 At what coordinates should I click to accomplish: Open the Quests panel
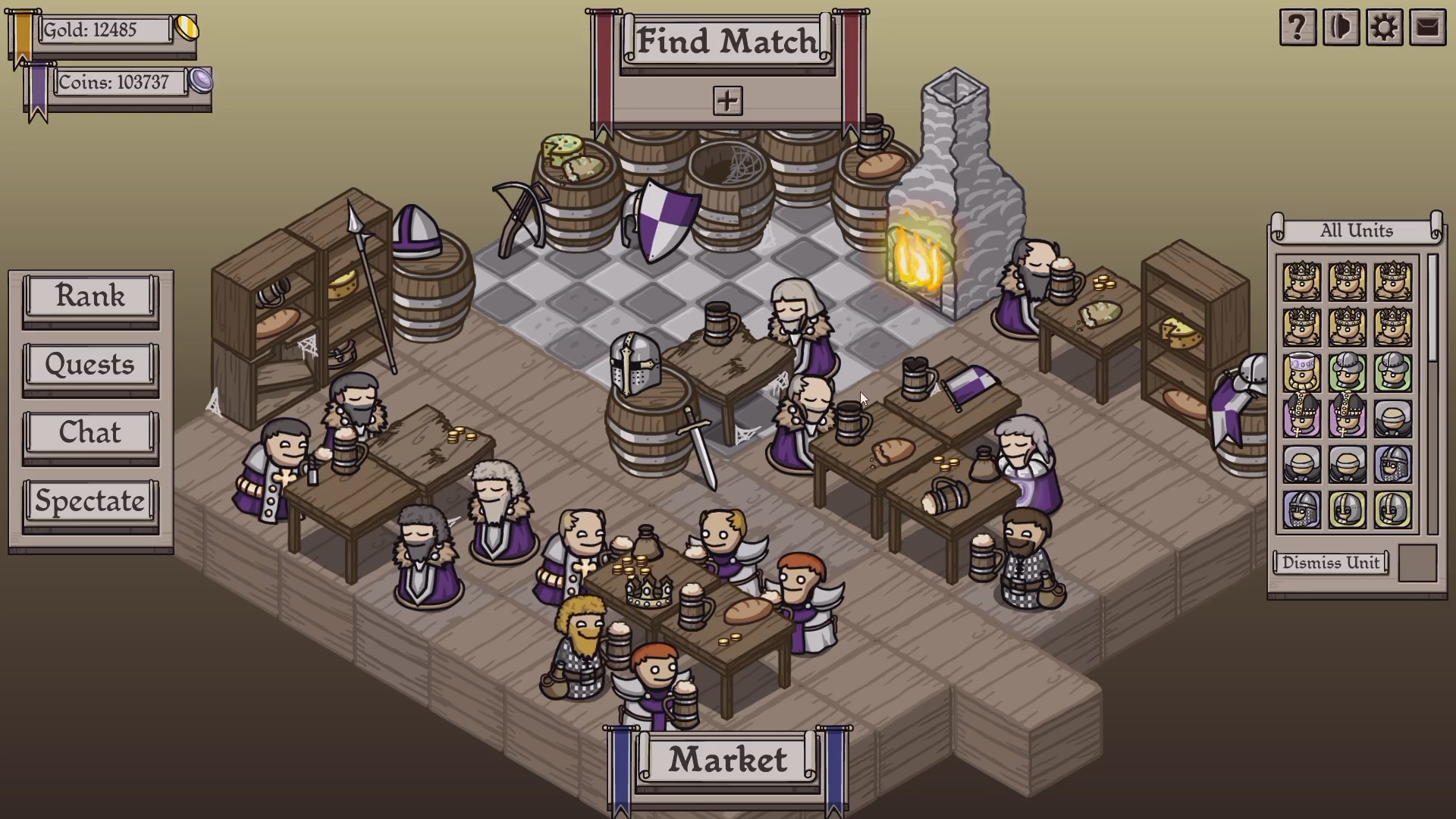pos(89,365)
